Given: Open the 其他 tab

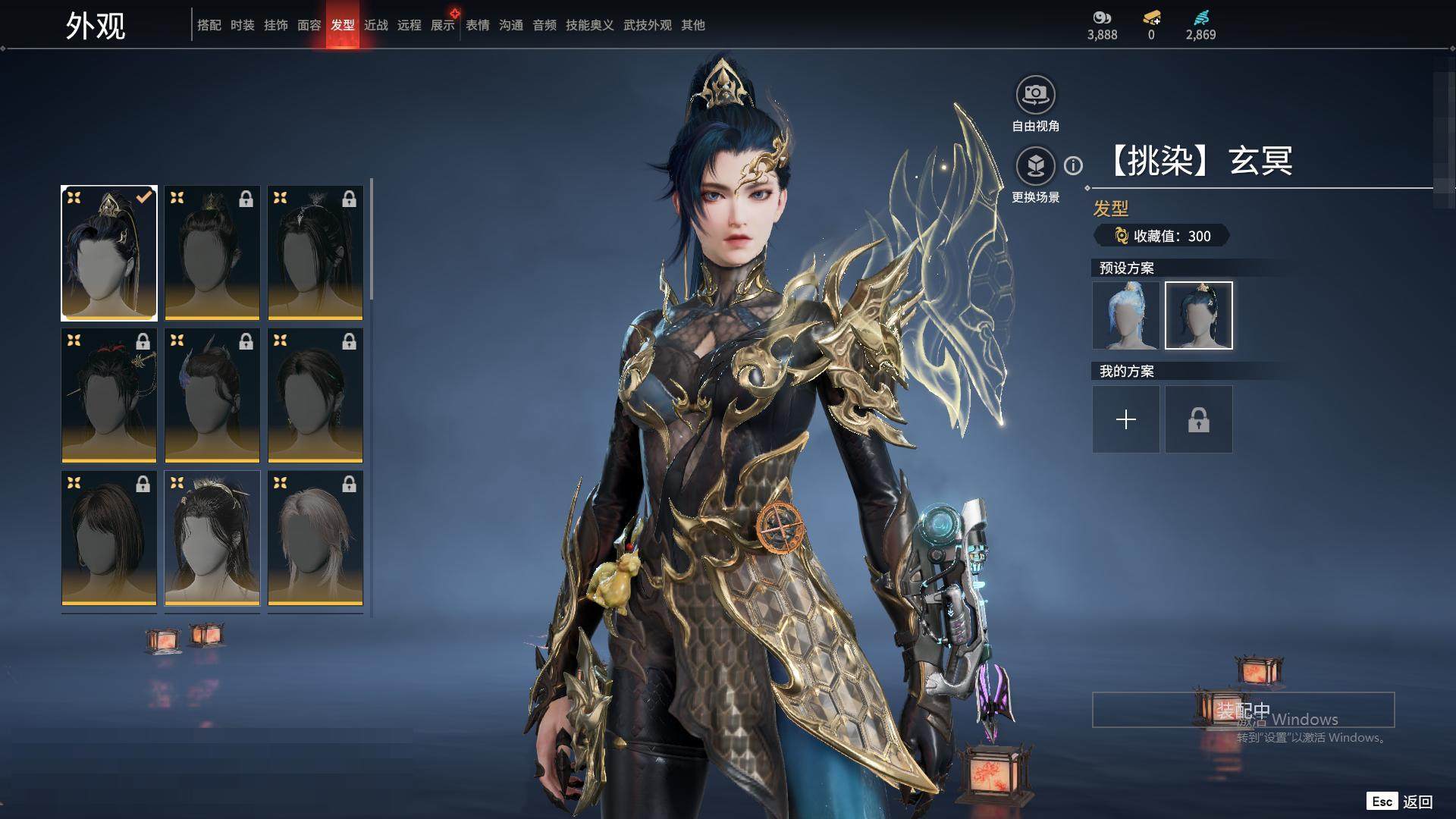Looking at the screenshot, I should 693,25.
